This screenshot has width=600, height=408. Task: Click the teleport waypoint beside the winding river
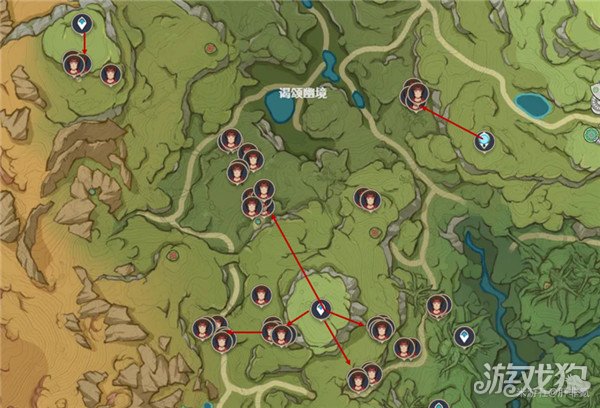(x=465, y=336)
